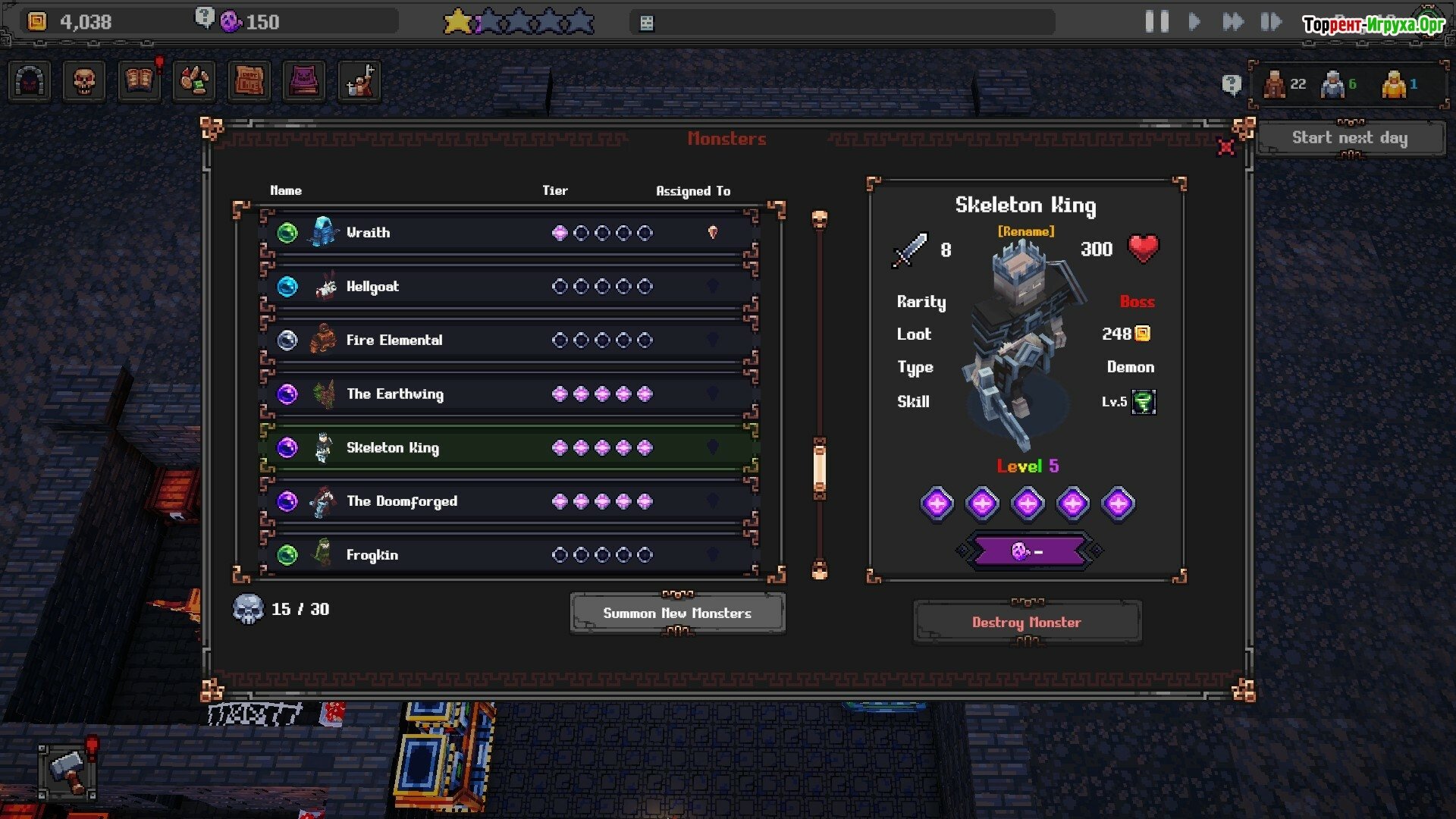Click the Skeleton King skill icon
The image size is (1456, 819).
click(x=1143, y=402)
